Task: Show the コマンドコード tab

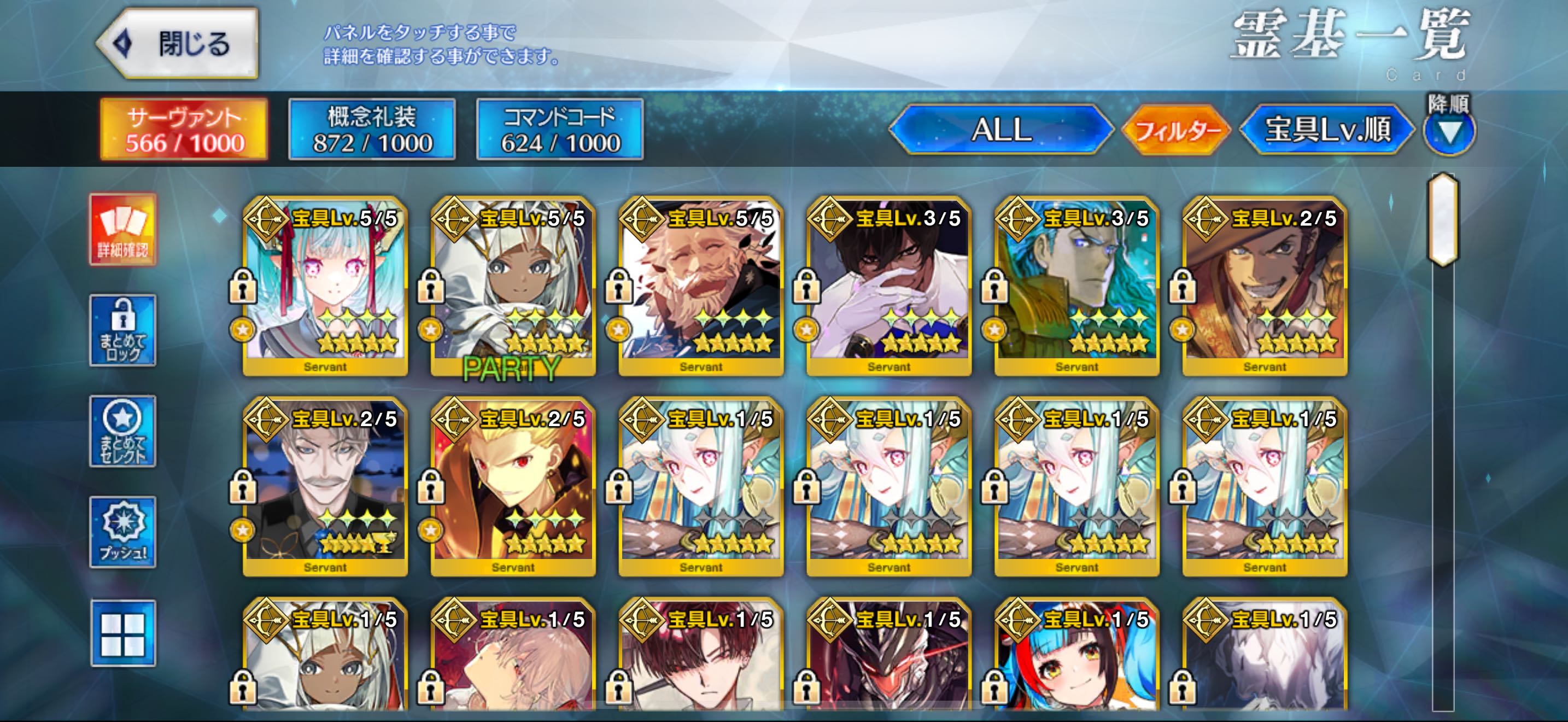Action: 560,130
